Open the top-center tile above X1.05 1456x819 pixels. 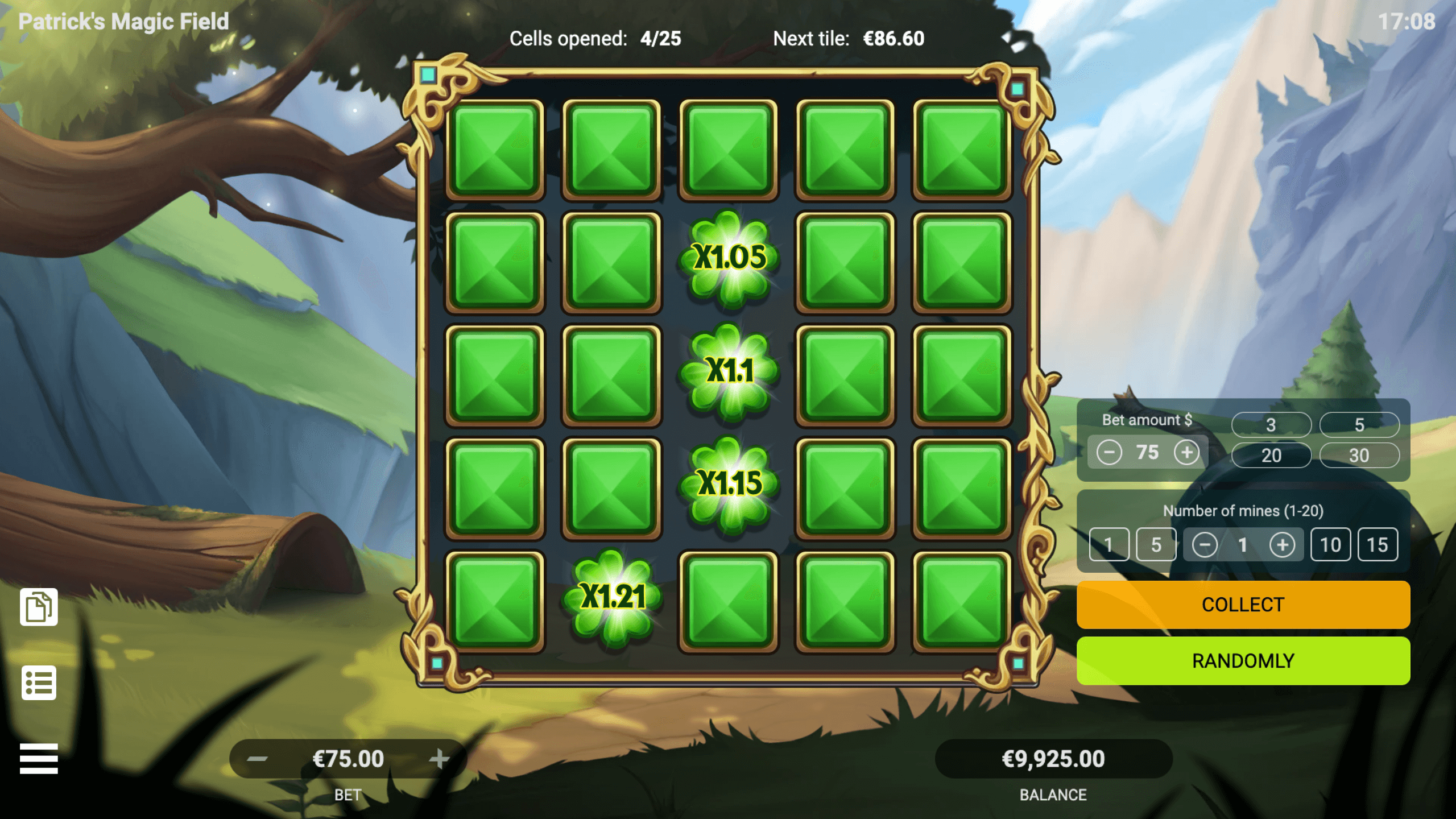click(729, 150)
